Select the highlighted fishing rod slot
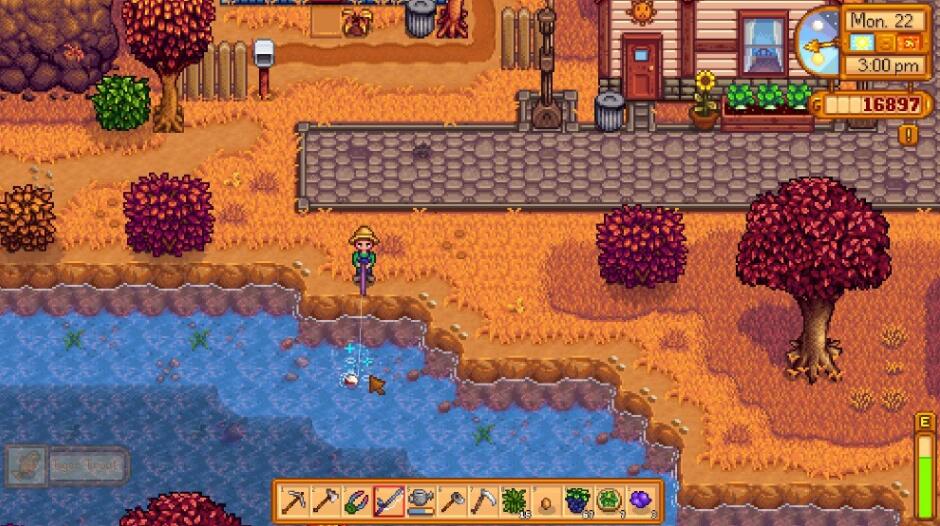The width and height of the screenshot is (940, 526). coord(389,500)
